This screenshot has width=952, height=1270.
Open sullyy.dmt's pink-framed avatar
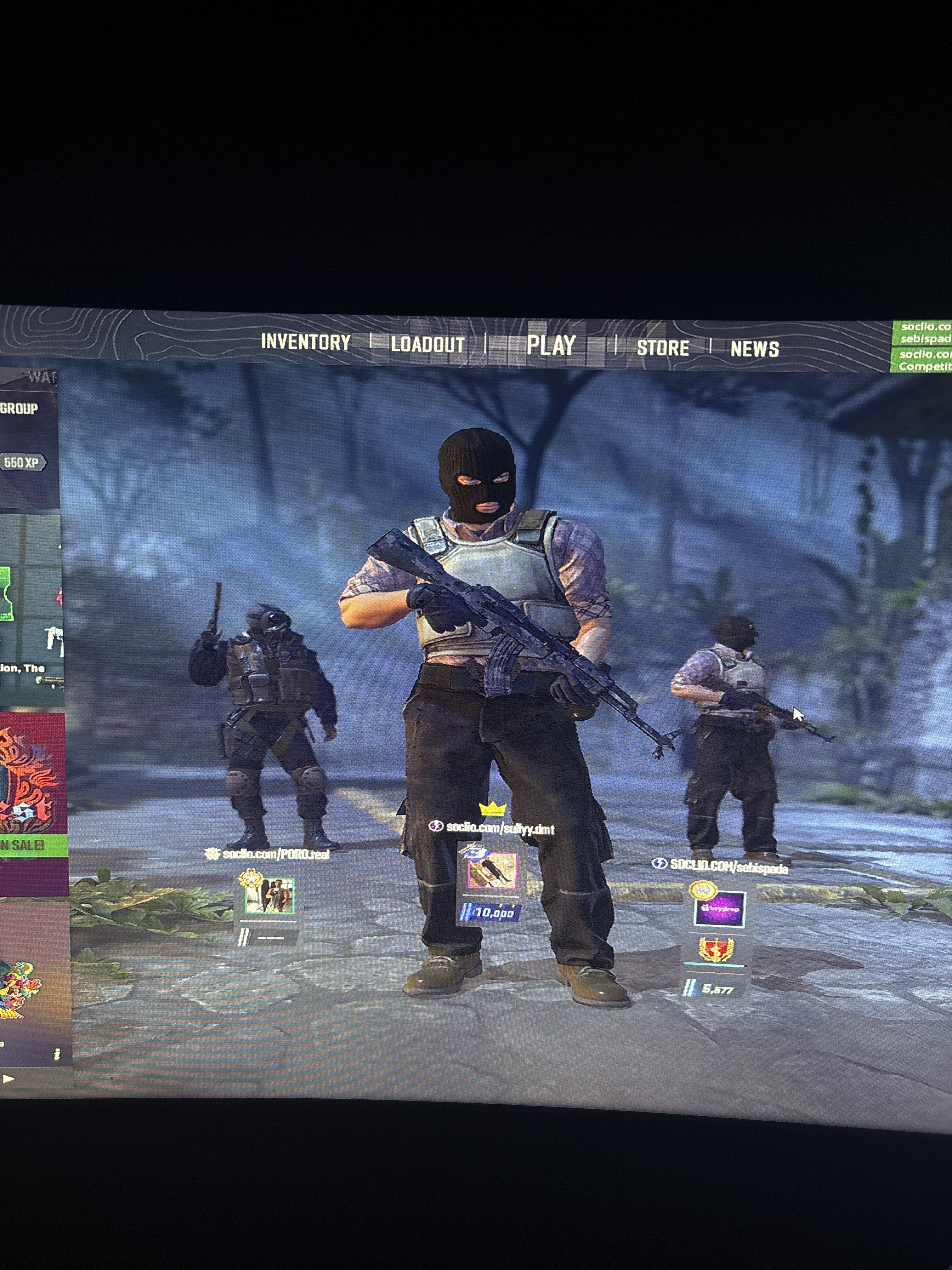(492, 870)
